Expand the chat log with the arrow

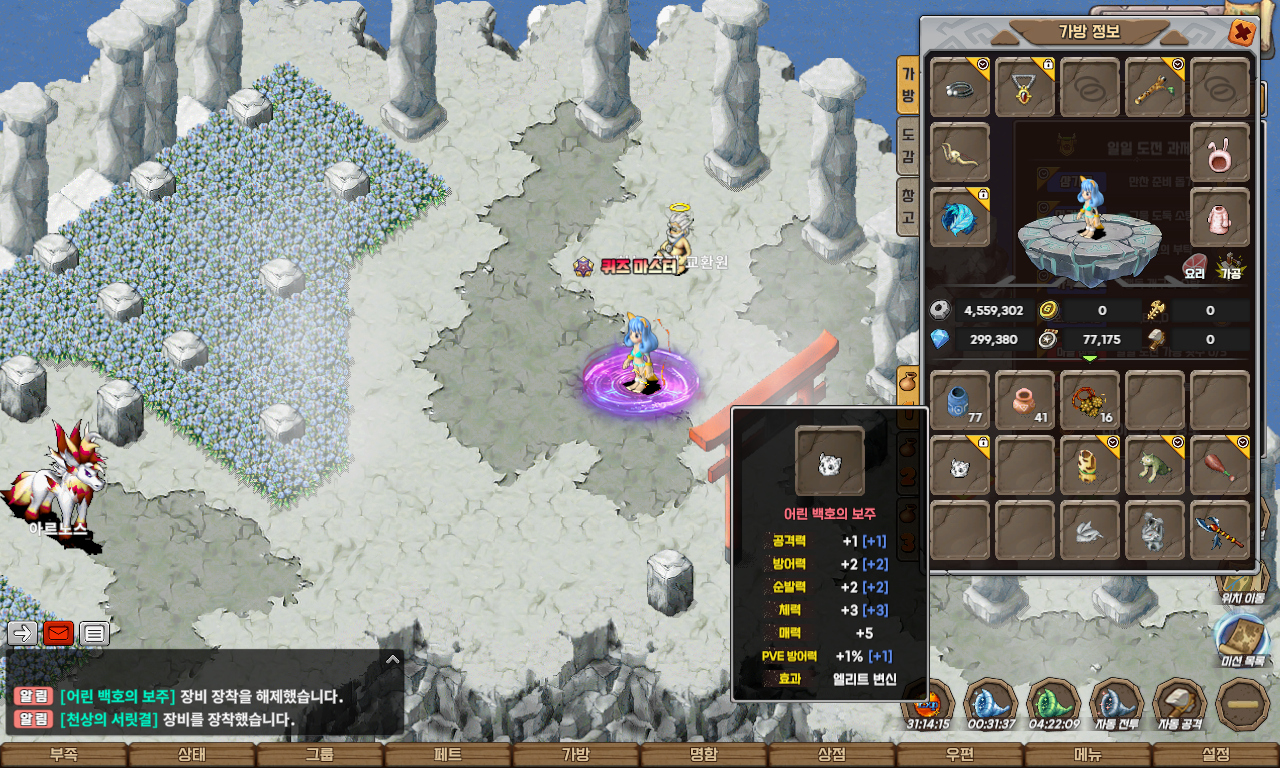(393, 660)
